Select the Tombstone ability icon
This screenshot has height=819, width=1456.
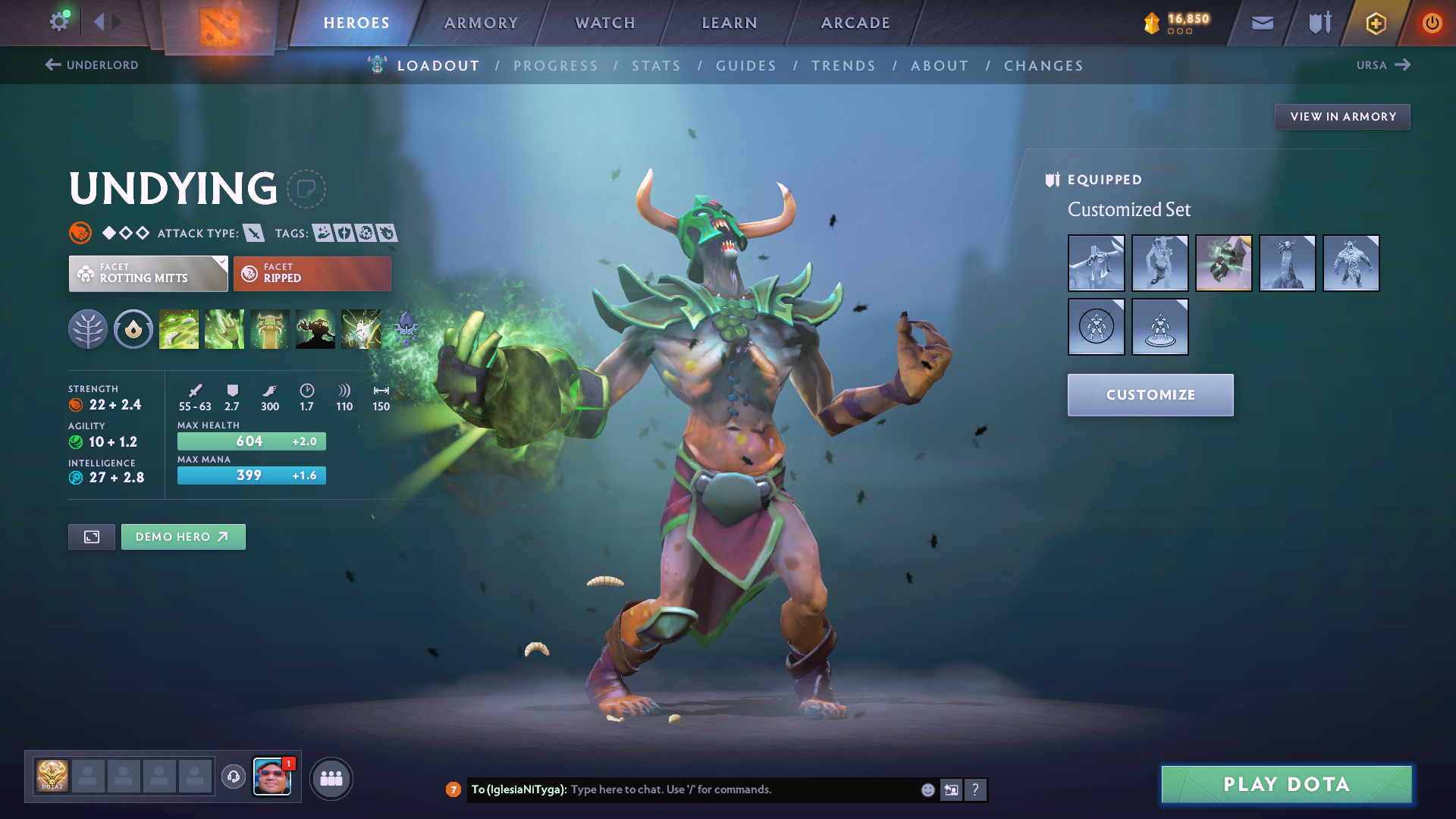(x=270, y=329)
